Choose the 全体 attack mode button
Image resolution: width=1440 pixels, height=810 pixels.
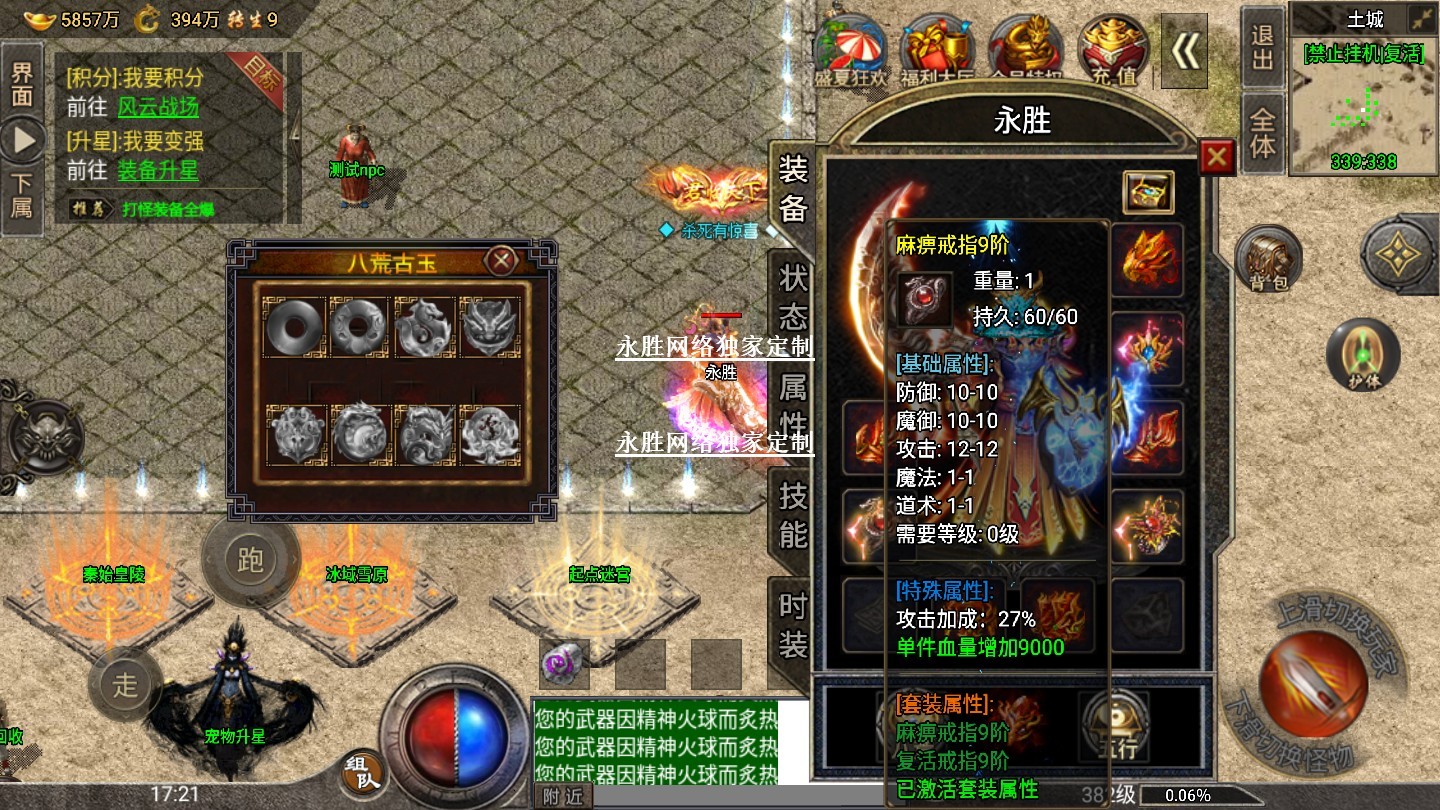tap(1263, 133)
